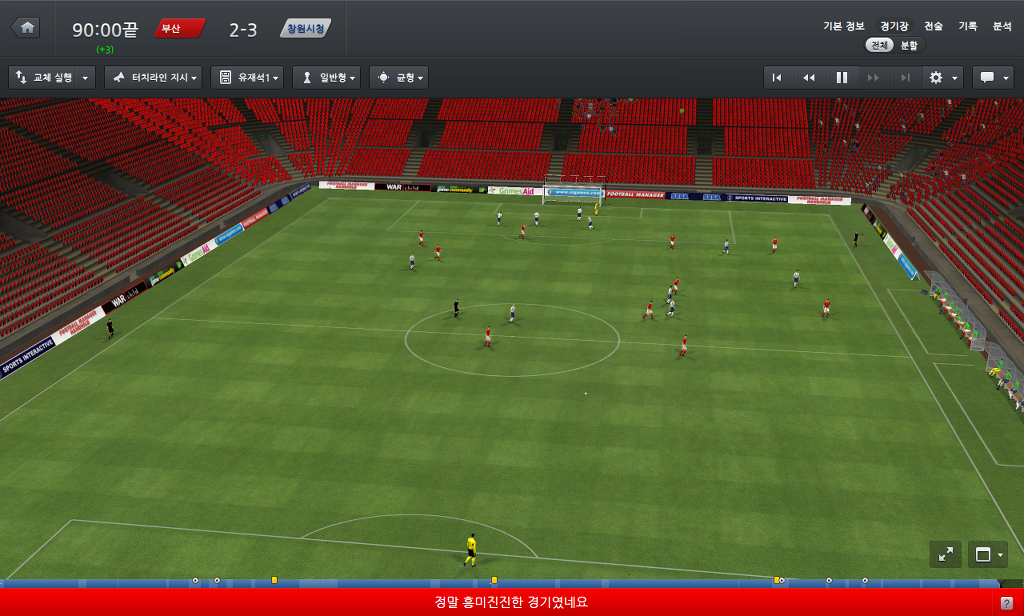Viewport: 1024px width, 616px height.
Task: Open the 터치라인 지시 touchline instructions menu
Action: click(153, 77)
